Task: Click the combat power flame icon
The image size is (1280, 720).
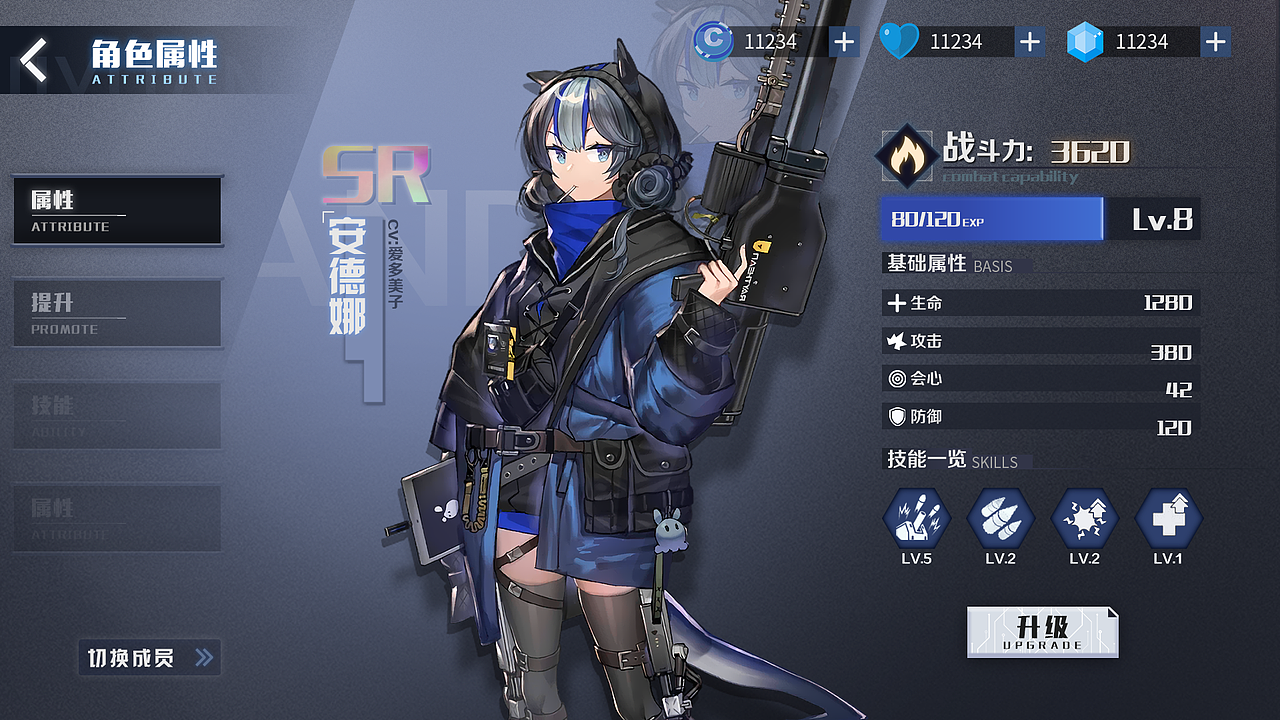Action: click(906, 156)
